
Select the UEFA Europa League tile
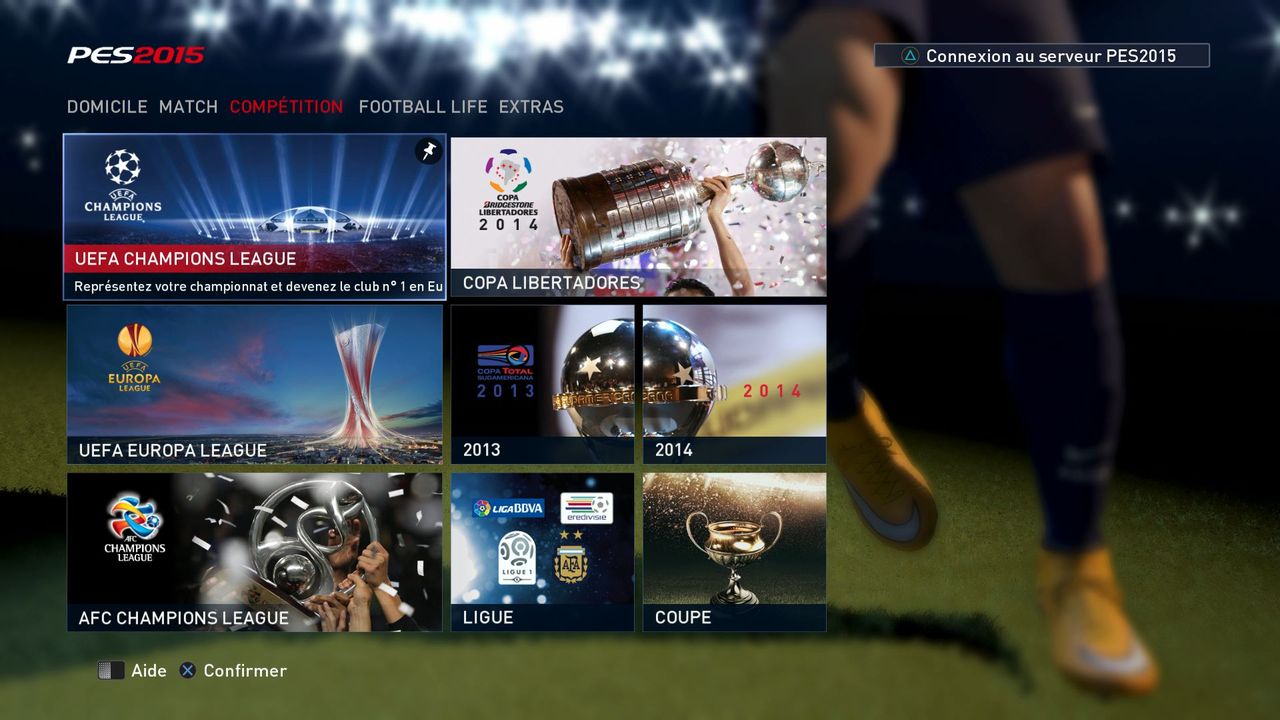(255, 384)
